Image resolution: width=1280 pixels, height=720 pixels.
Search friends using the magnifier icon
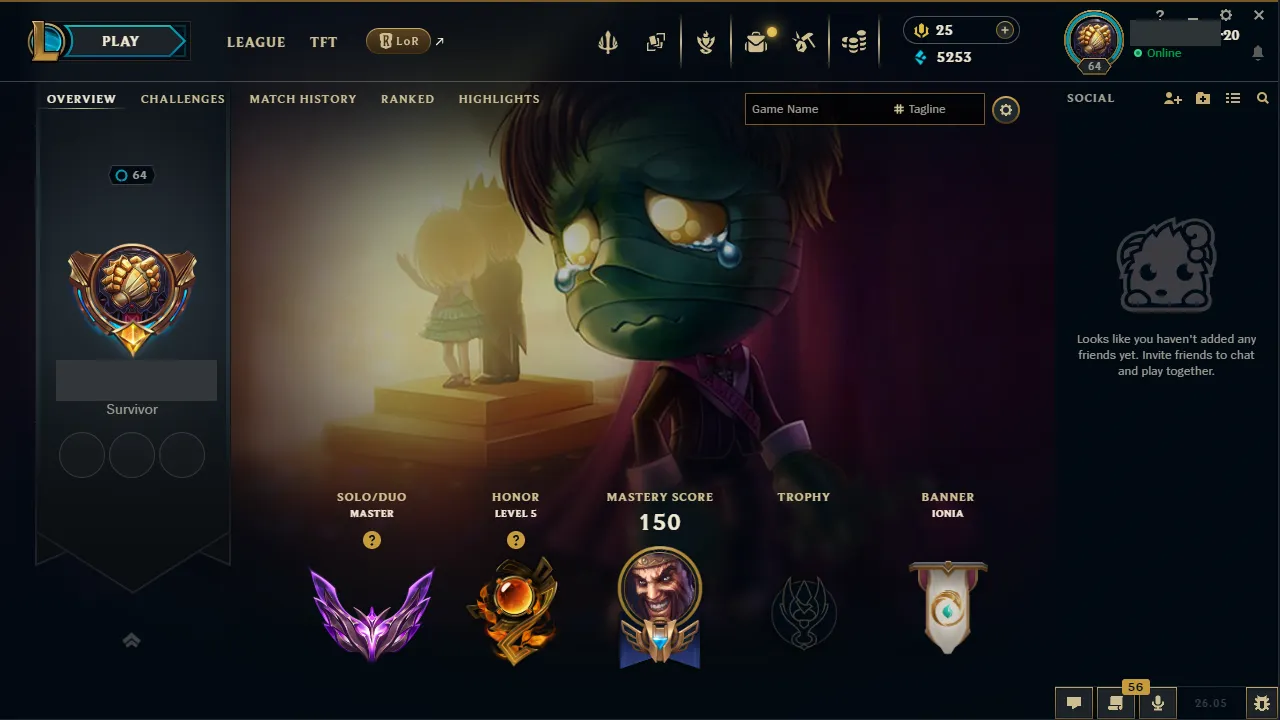coord(1262,98)
